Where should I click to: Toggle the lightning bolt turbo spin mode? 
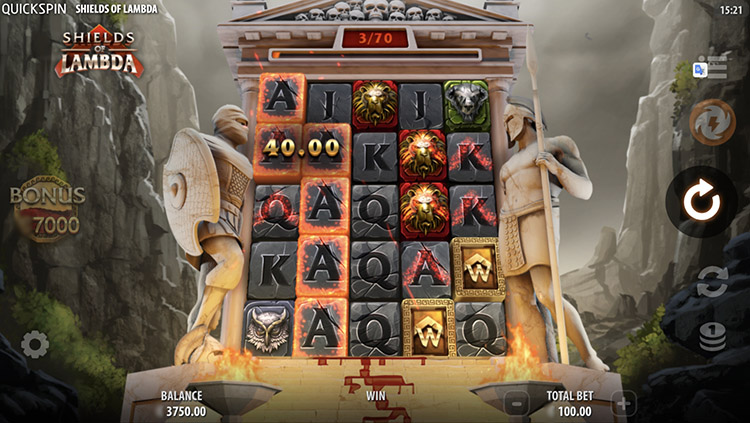click(x=712, y=123)
